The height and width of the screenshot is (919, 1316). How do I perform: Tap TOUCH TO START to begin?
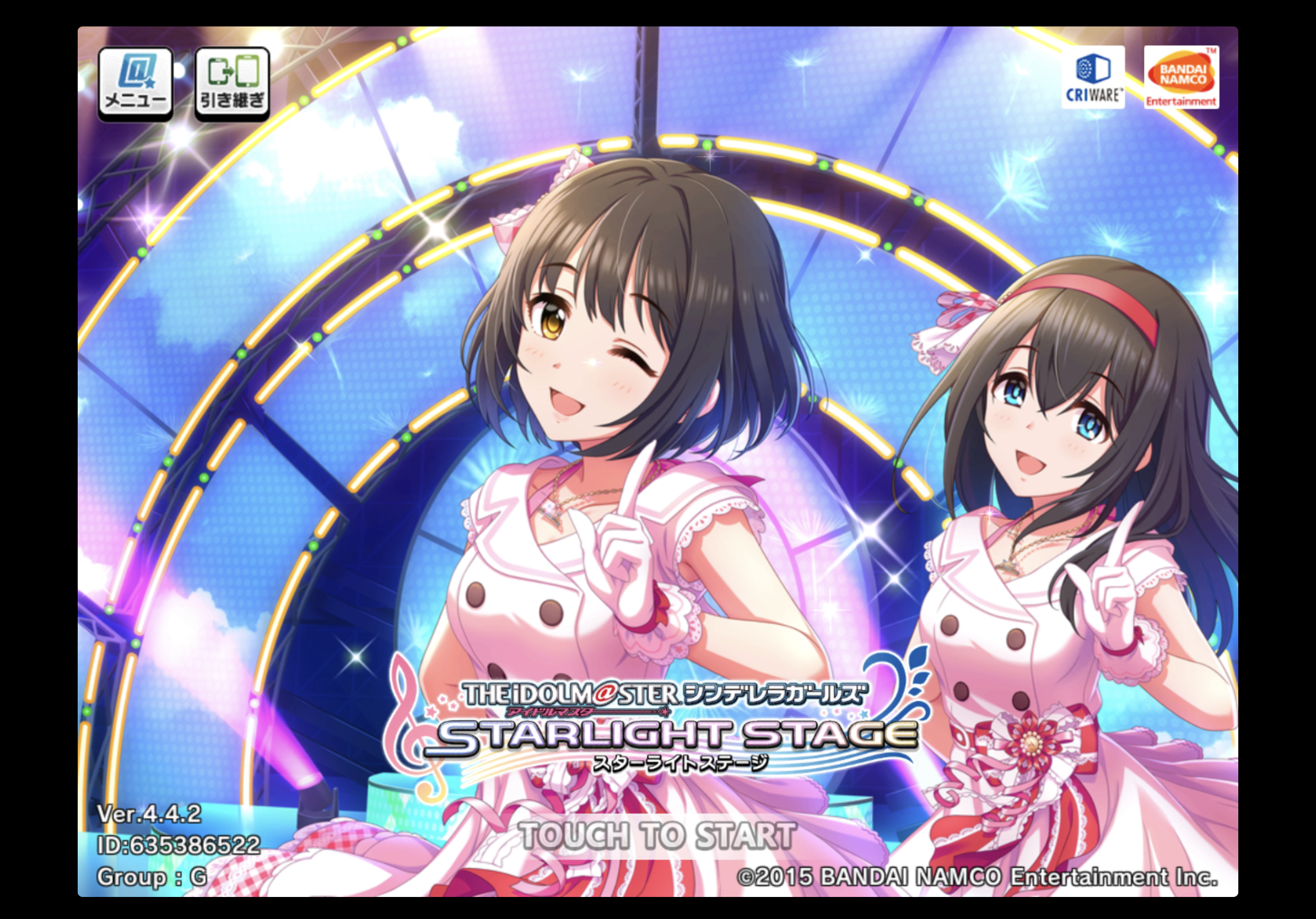(x=657, y=836)
